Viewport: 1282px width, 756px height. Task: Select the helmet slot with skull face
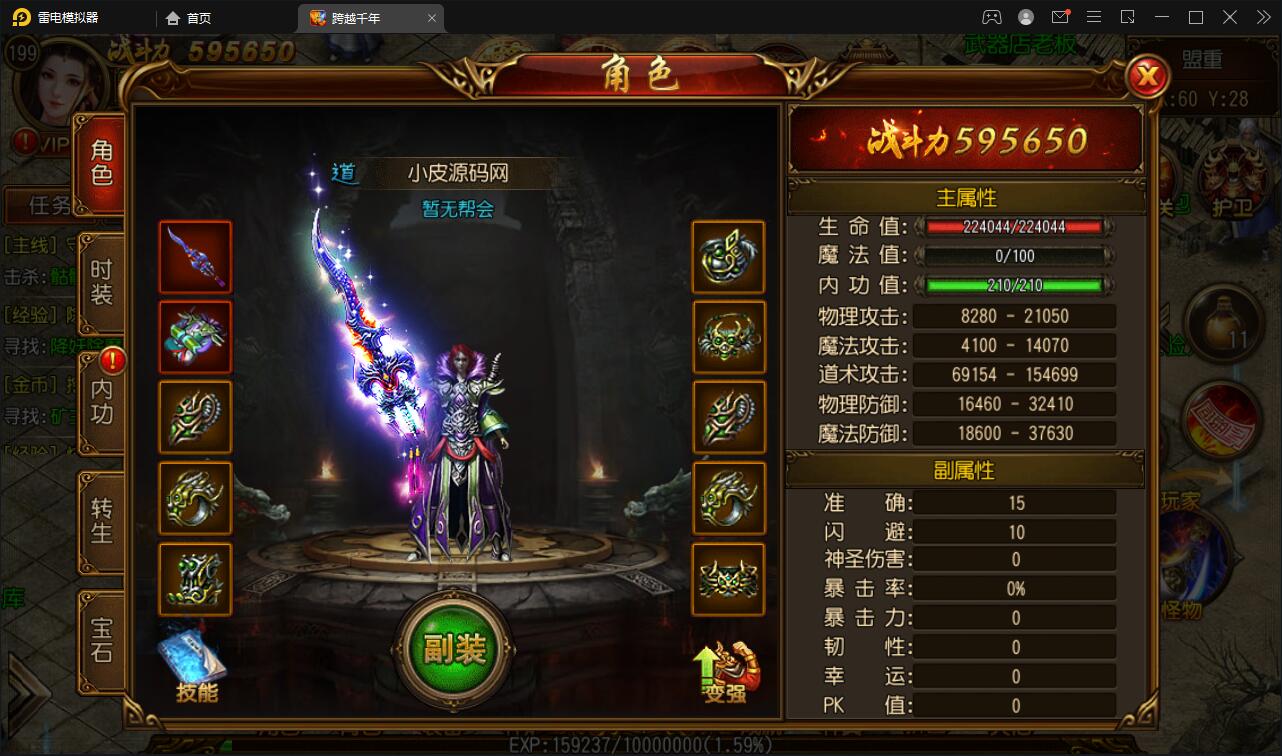[728, 337]
